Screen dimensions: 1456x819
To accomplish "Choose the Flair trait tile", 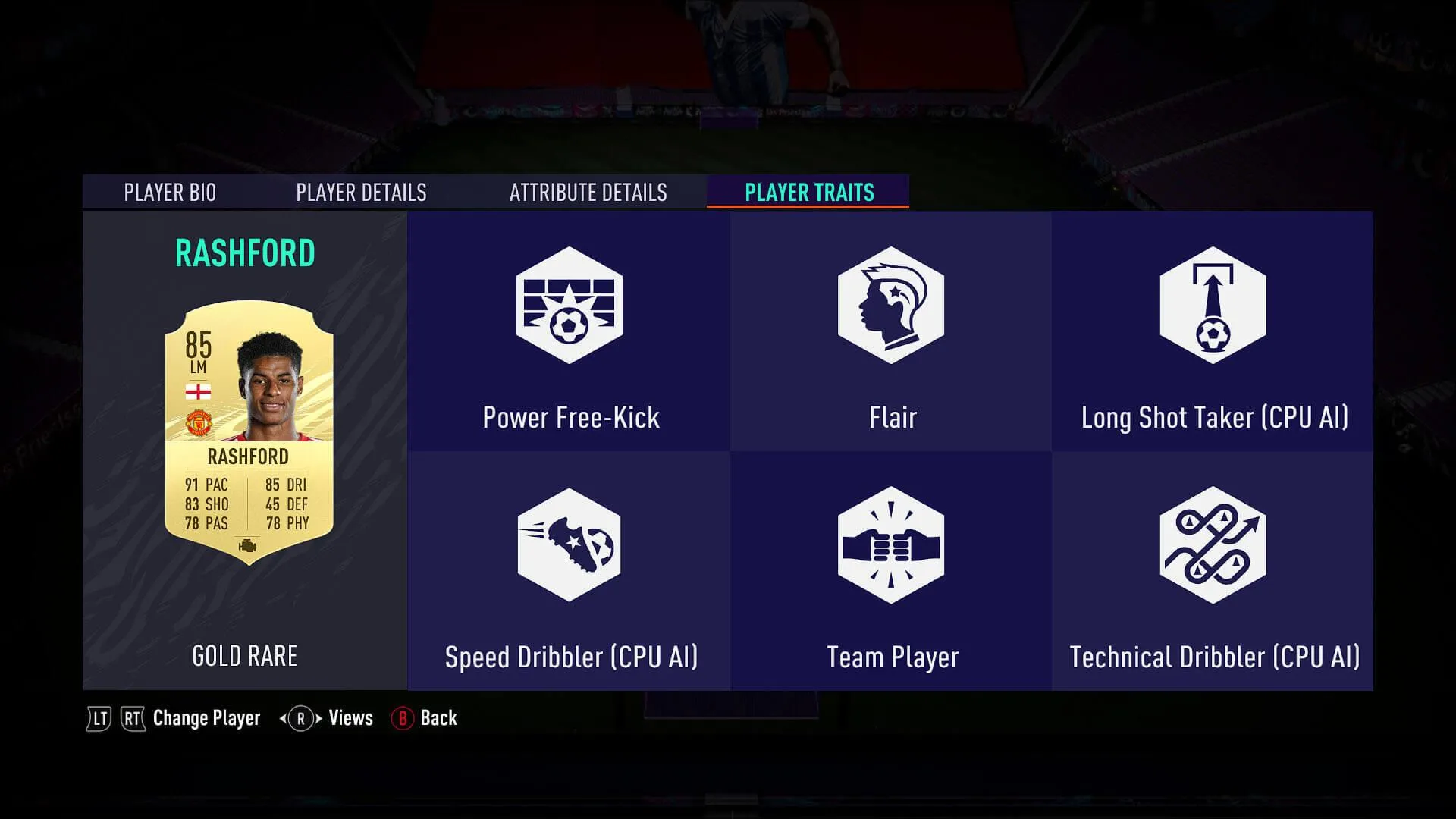I will coord(891,332).
